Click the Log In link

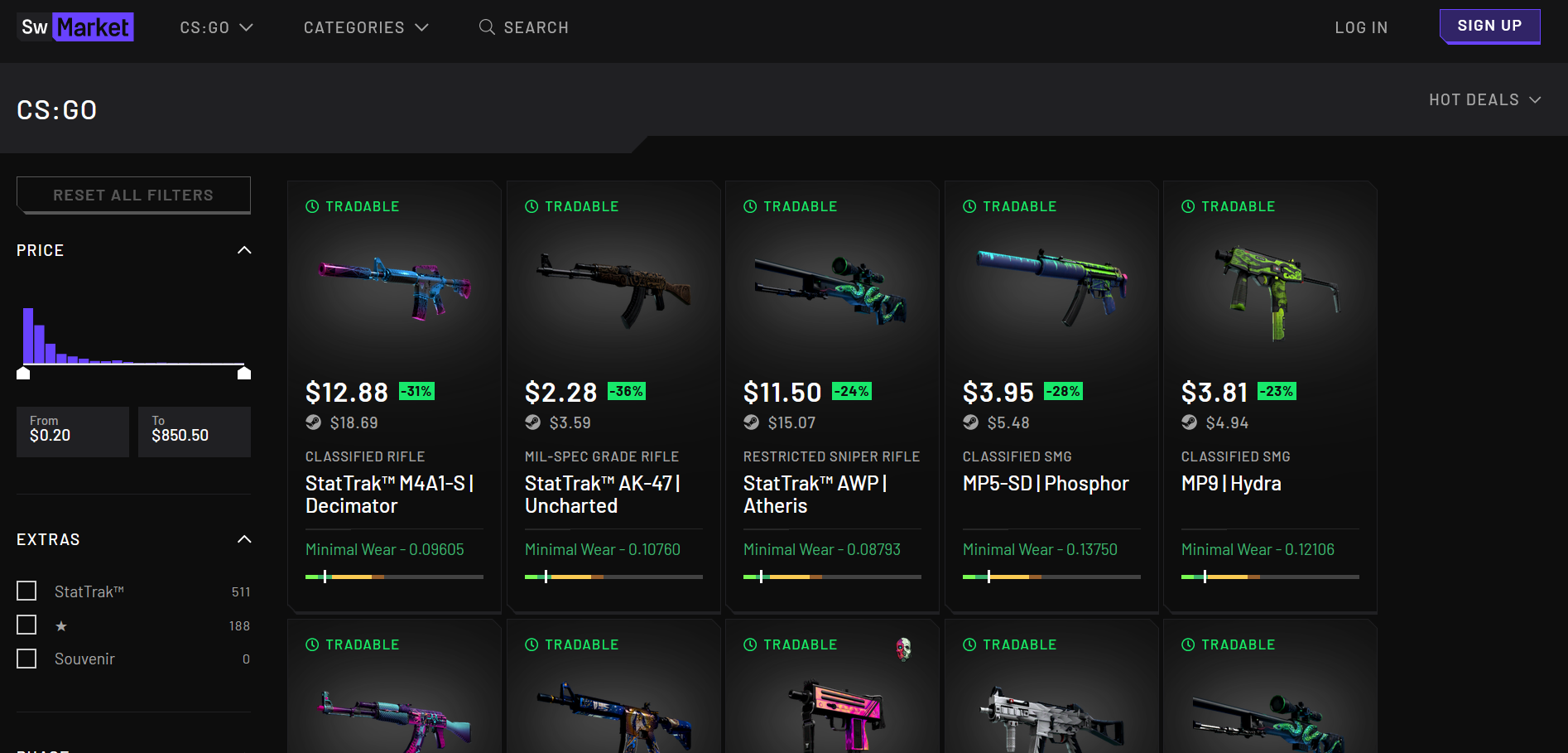pos(1360,27)
